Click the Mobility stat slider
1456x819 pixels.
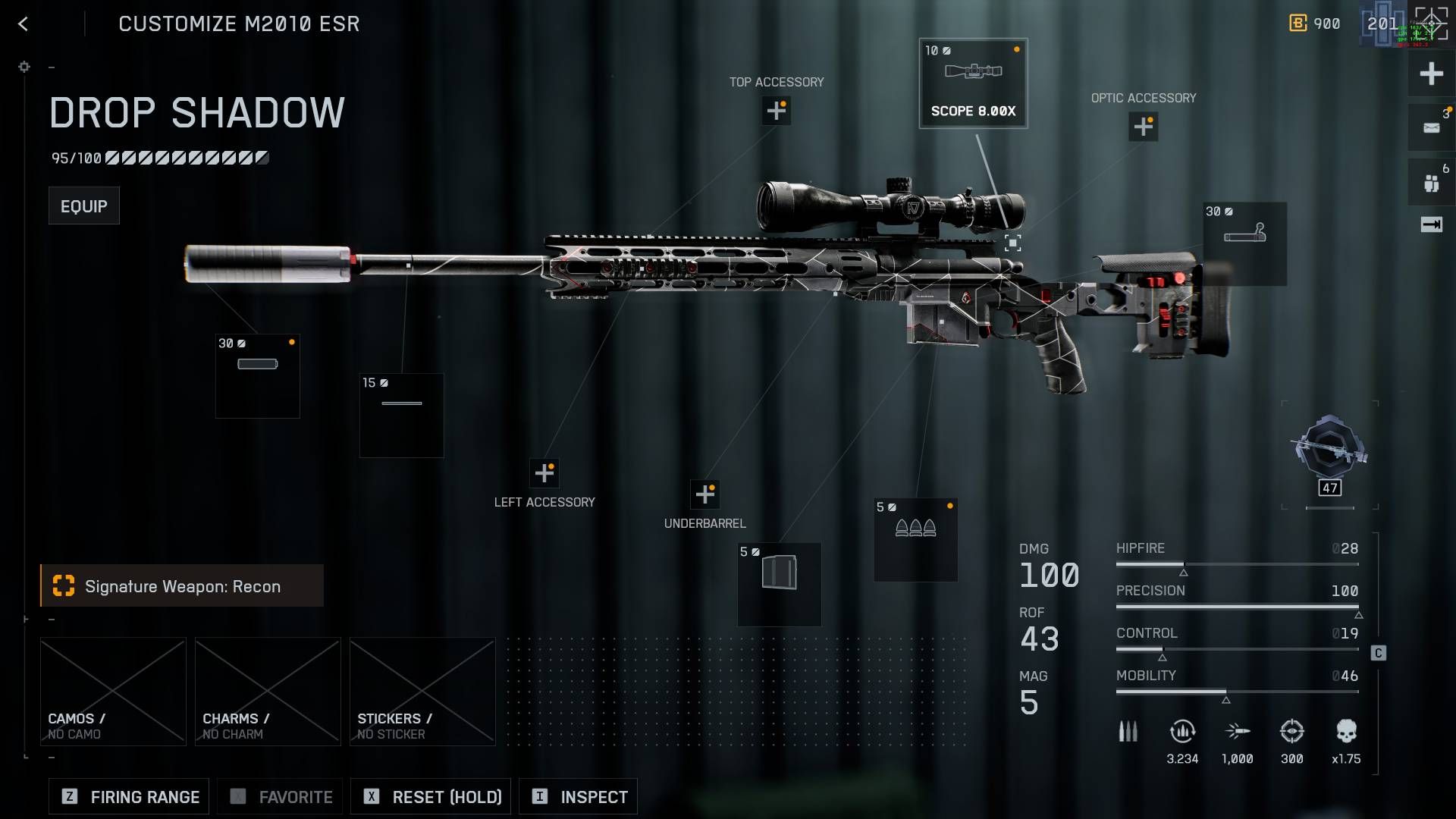[1236, 692]
